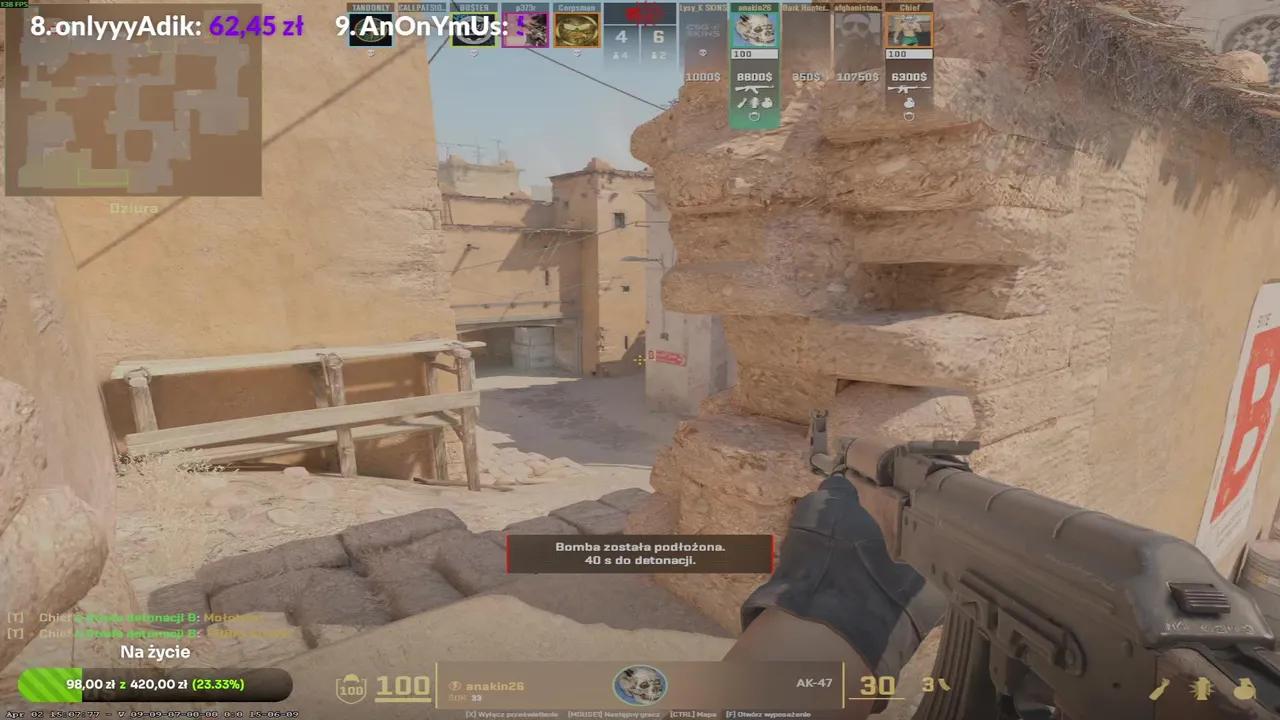Click the defuse kit icon under anakin26's panel

(x=754, y=115)
